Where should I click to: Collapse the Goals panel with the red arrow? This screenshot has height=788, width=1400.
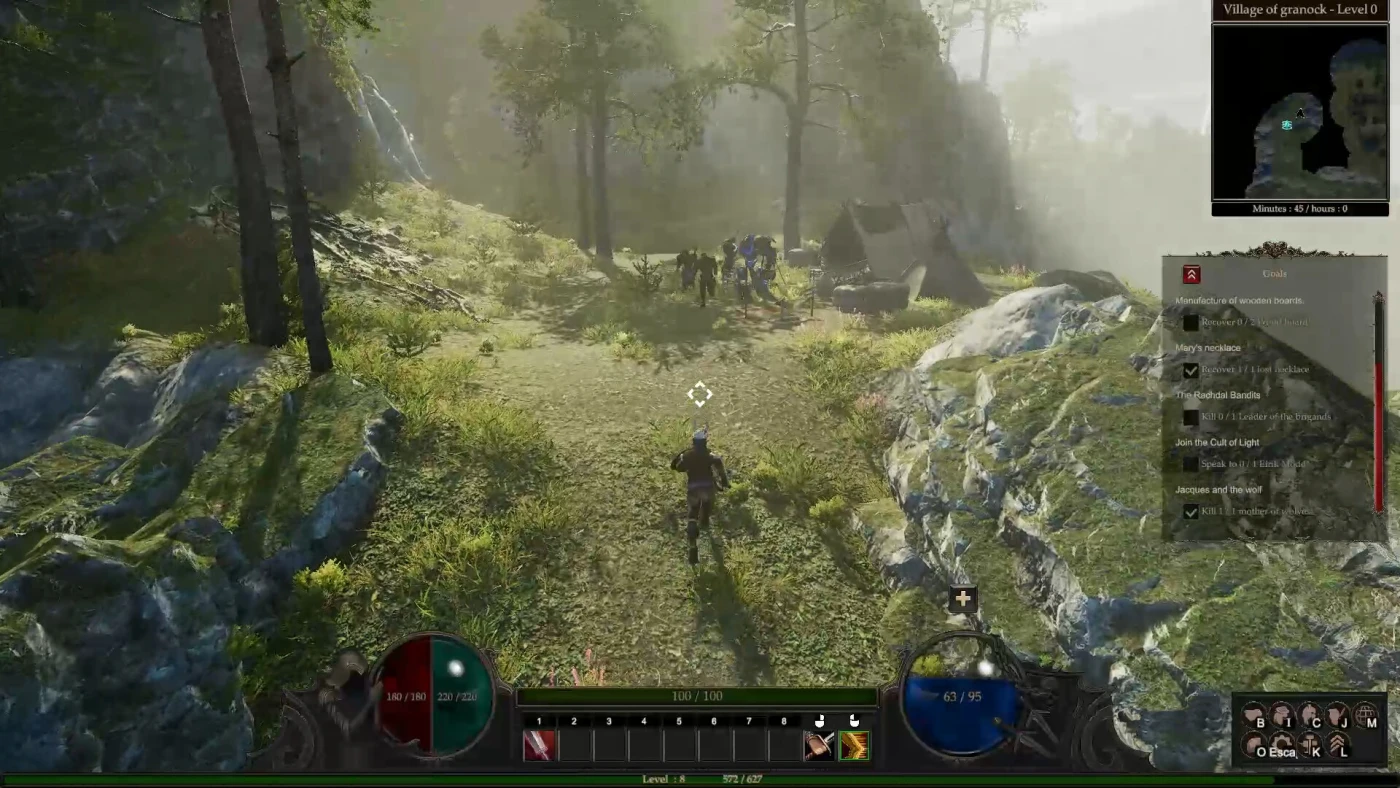(x=1191, y=274)
